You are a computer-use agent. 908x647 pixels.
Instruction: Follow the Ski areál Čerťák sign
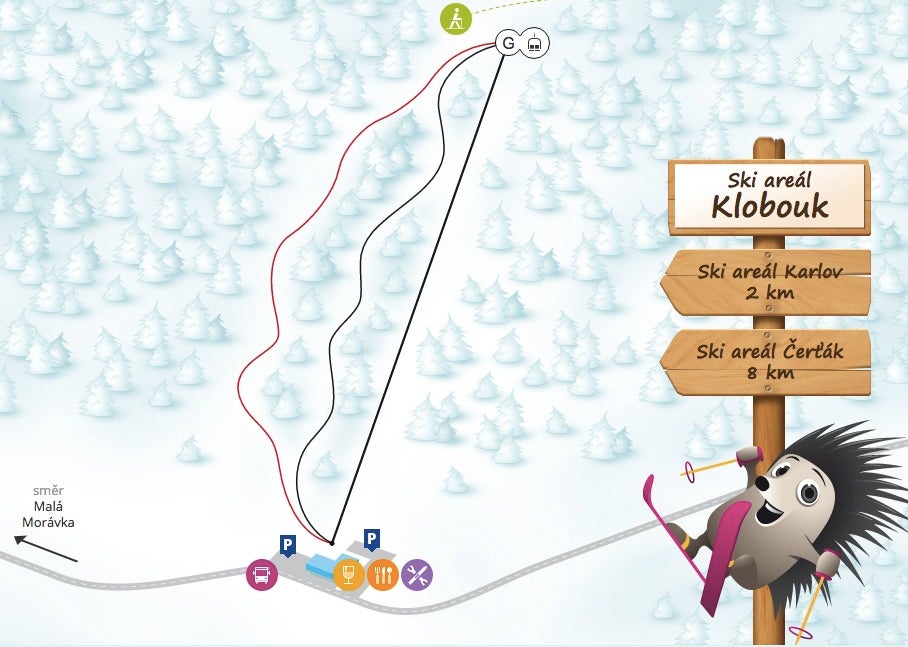coord(767,363)
